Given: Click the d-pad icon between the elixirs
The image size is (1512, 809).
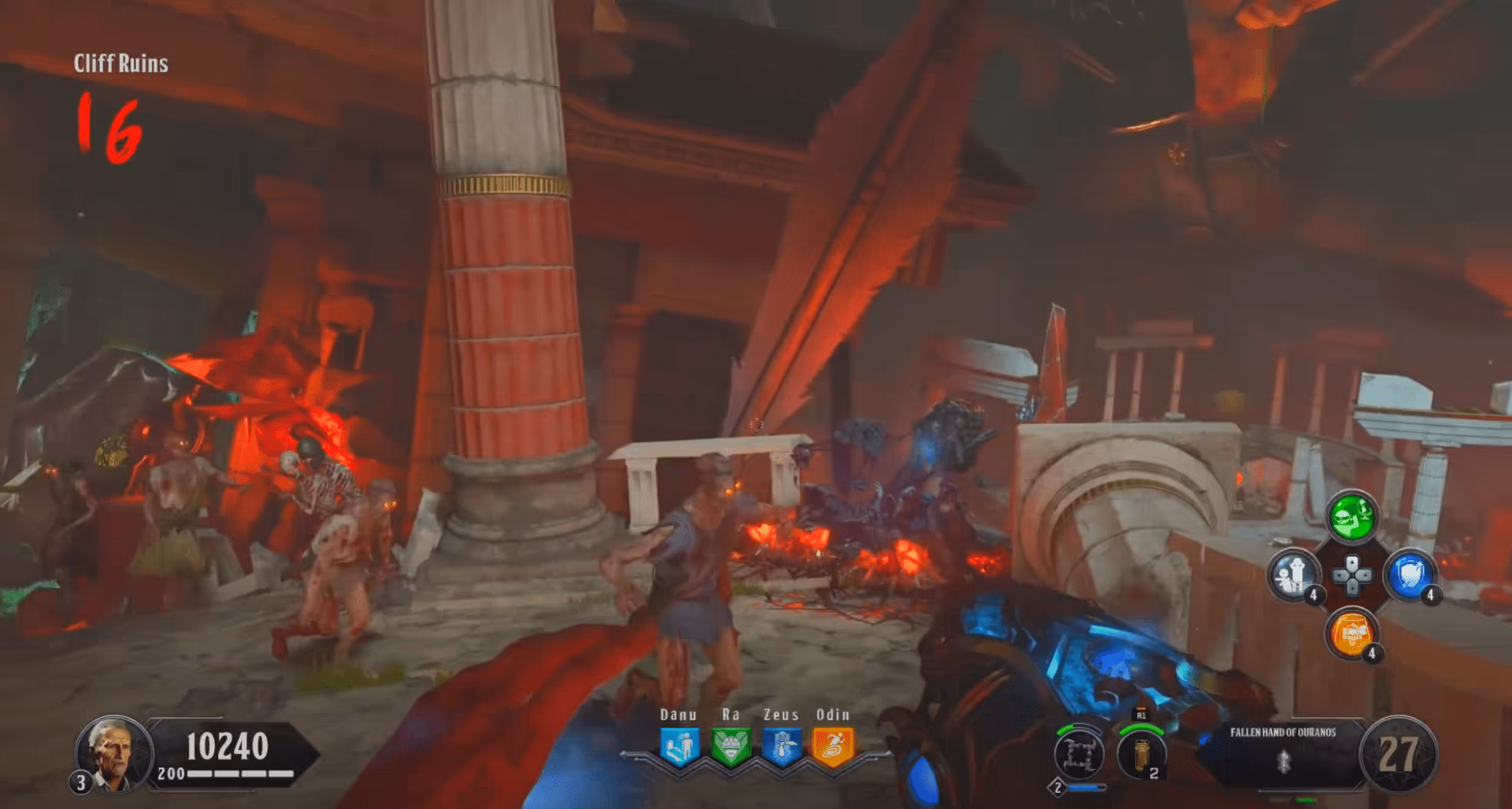Looking at the screenshot, I should point(1352,575).
